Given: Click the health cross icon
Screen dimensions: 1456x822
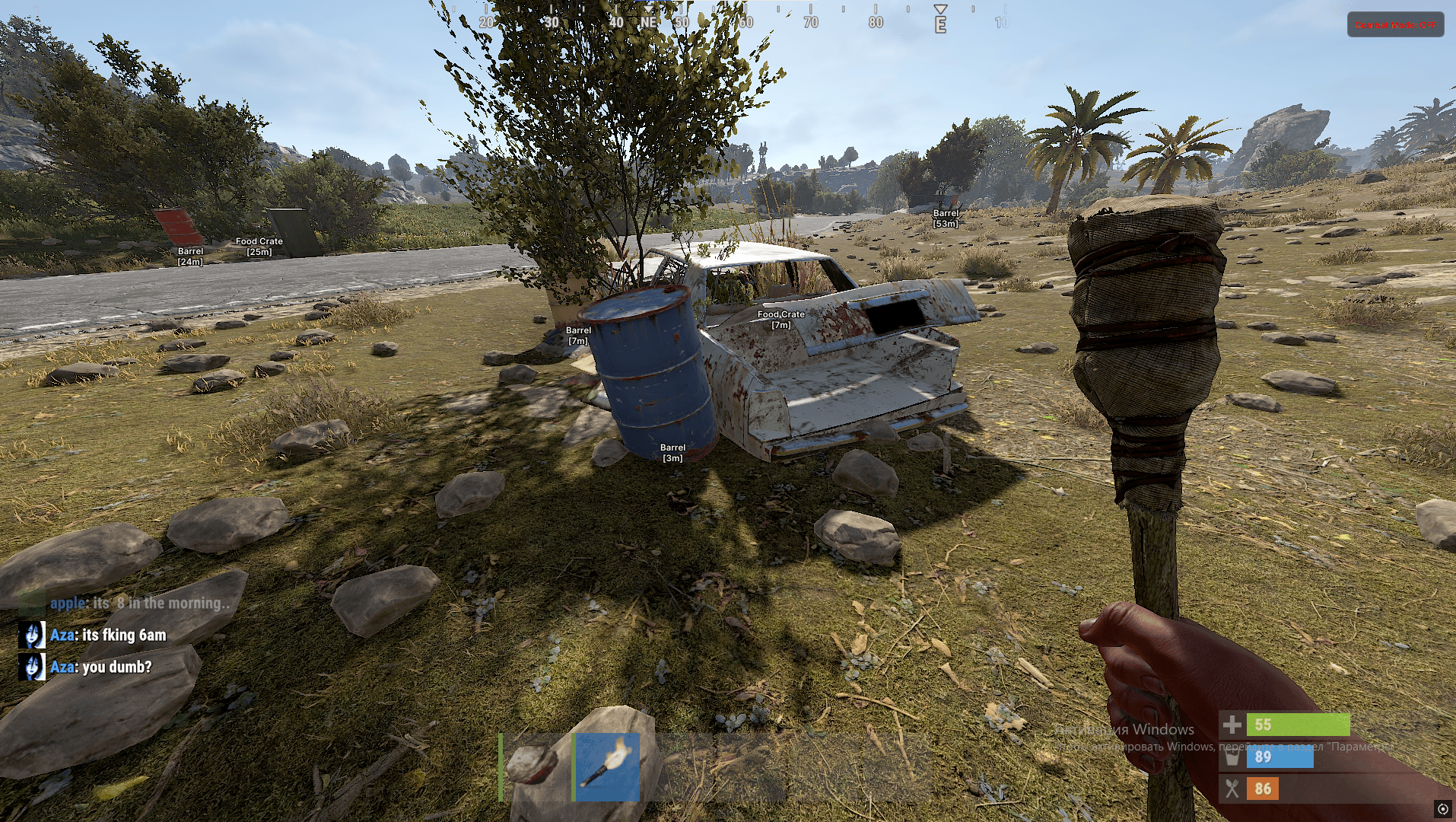Looking at the screenshot, I should [x=1233, y=724].
